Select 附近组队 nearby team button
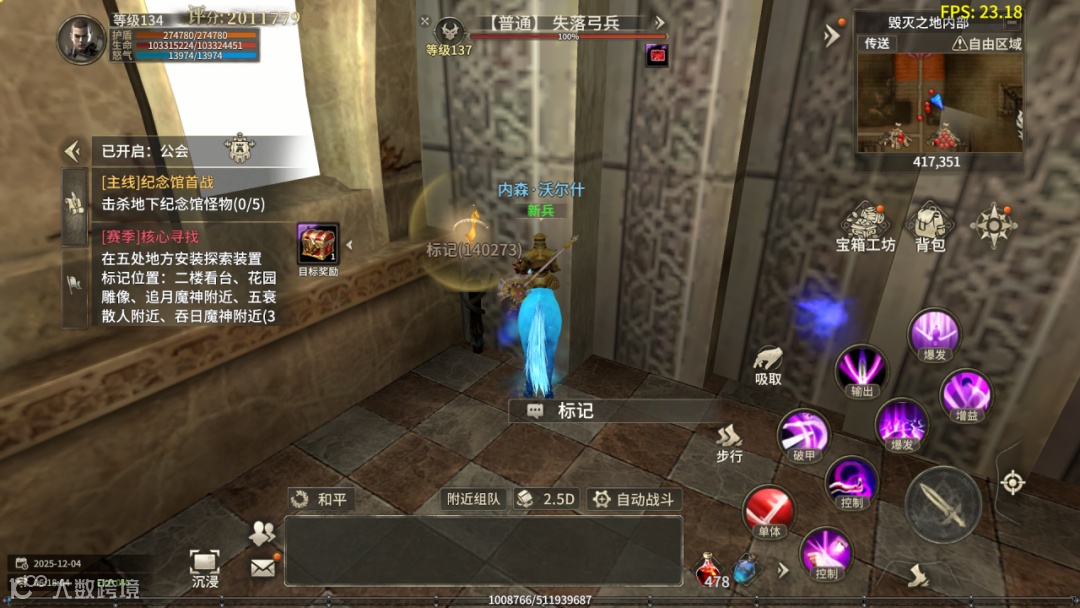This screenshot has height=608, width=1080. (x=474, y=498)
